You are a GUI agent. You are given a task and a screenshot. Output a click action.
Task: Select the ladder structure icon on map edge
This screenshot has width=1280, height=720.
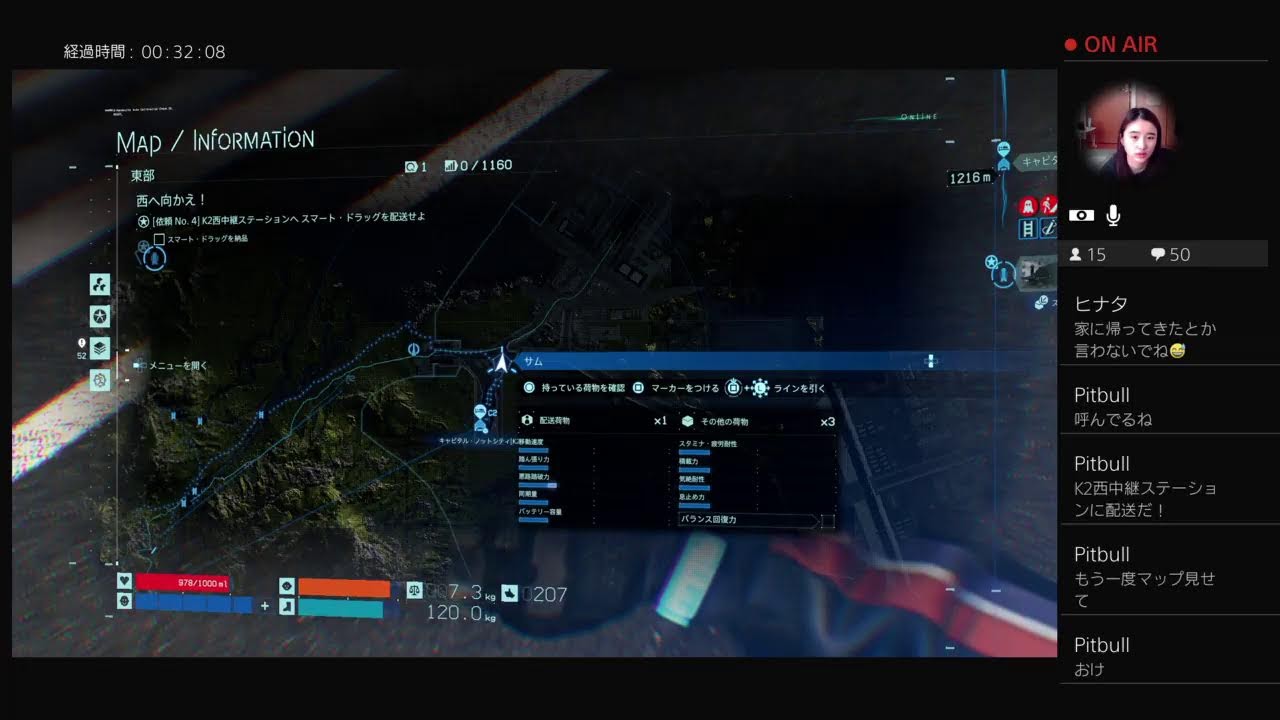1026,229
